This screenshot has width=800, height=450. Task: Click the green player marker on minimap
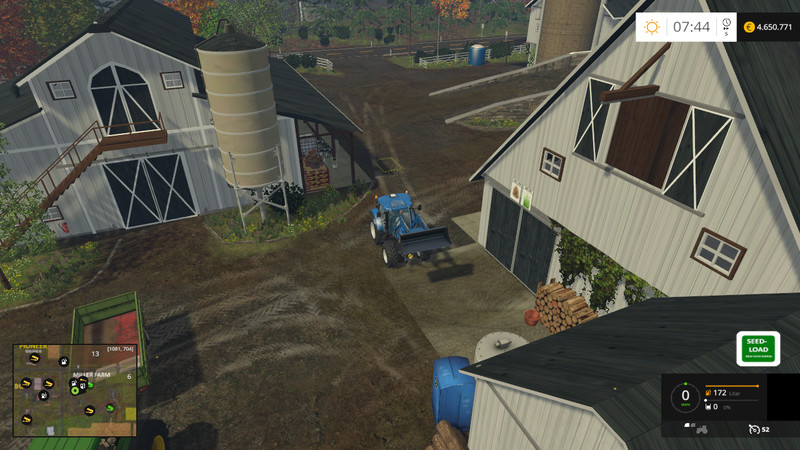click(x=75, y=390)
